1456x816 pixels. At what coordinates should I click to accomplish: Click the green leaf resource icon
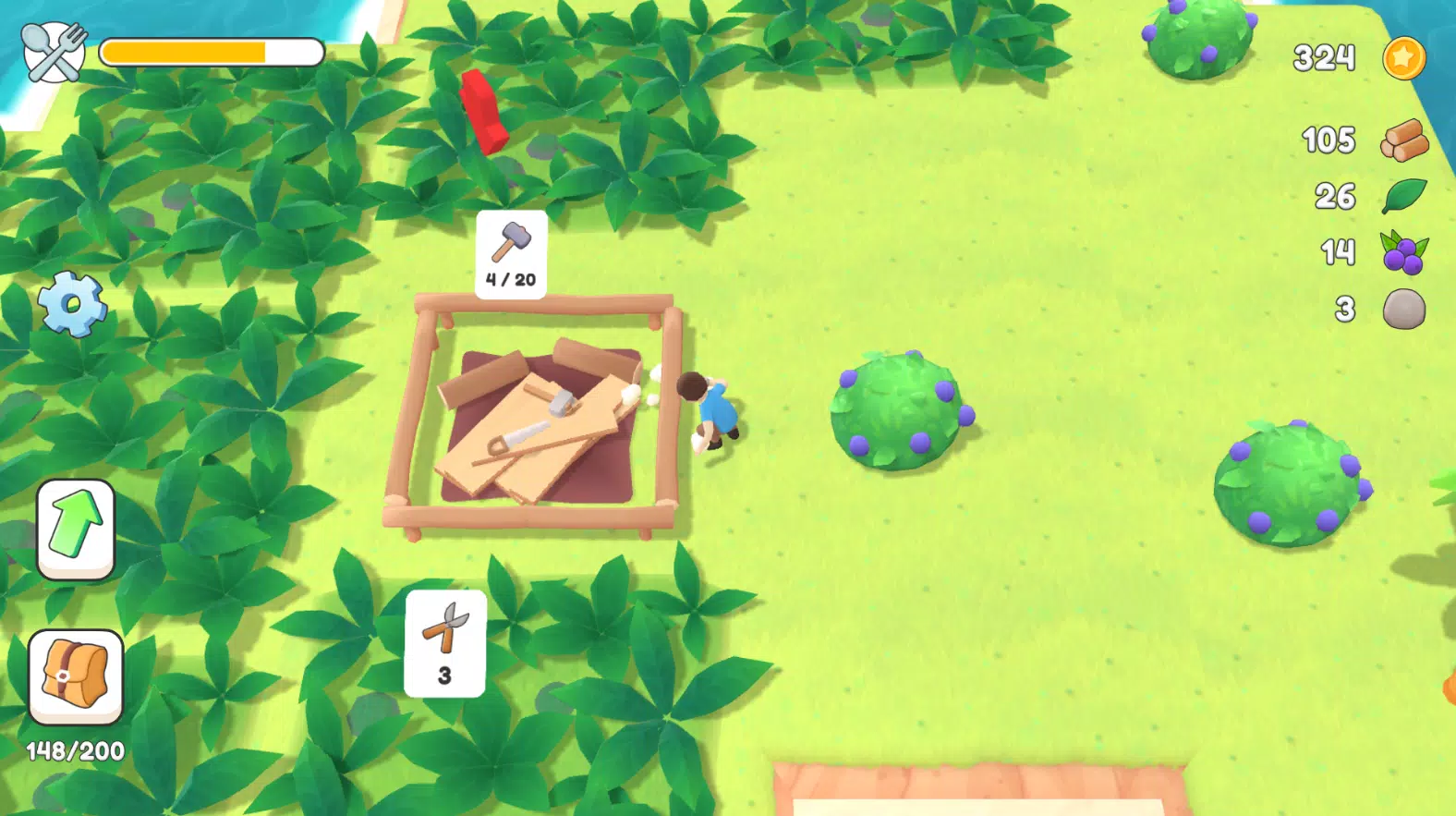(x=1403, y=196)
